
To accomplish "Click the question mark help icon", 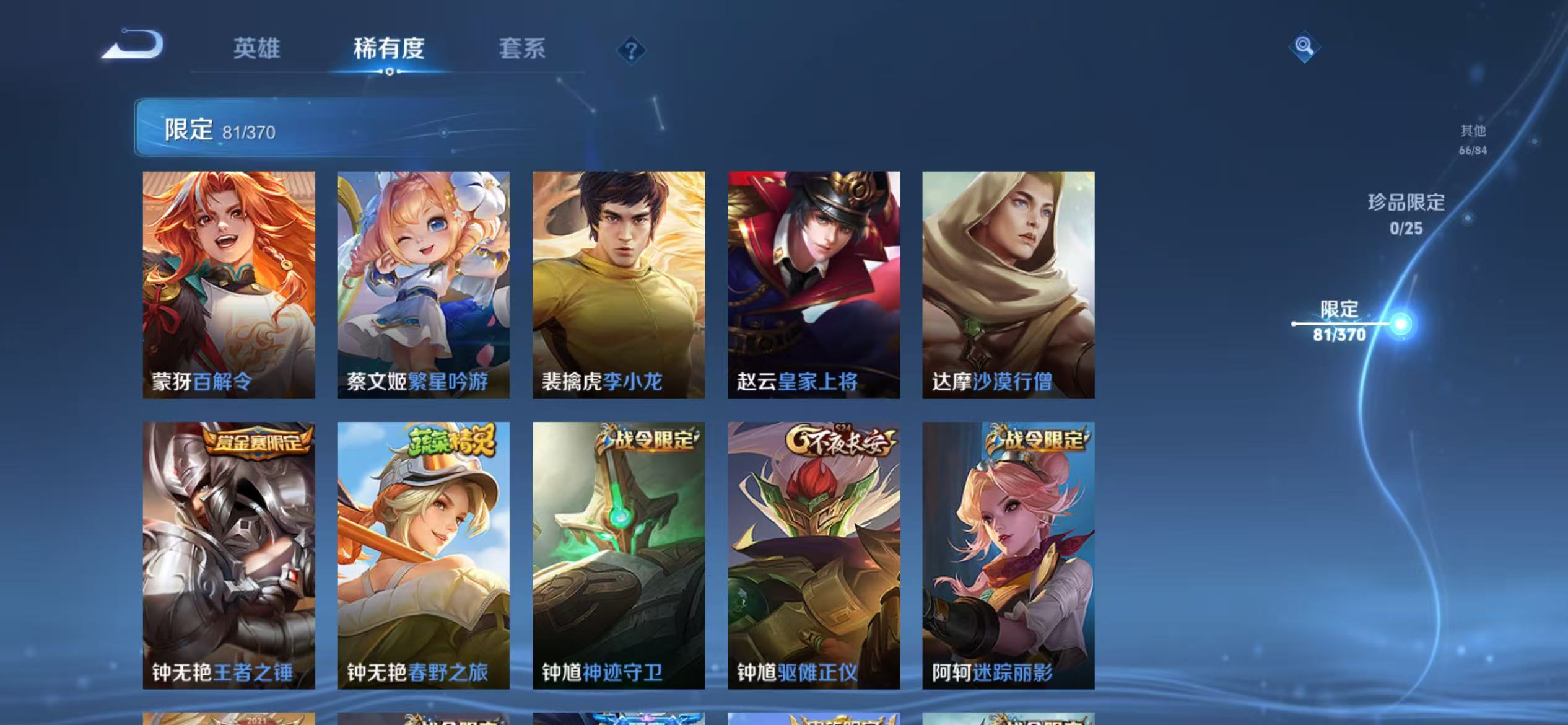I will (x=632, y=51).
